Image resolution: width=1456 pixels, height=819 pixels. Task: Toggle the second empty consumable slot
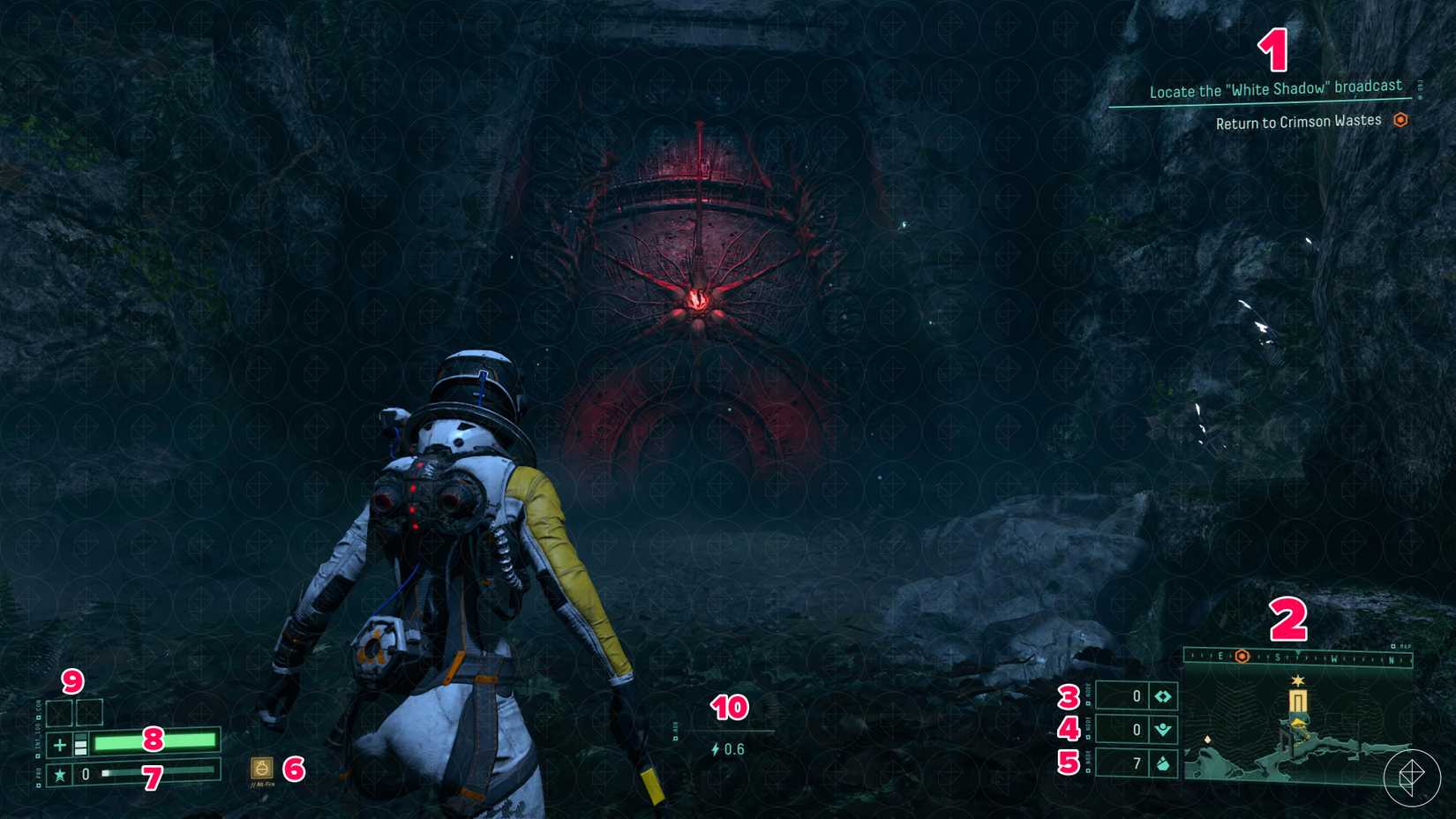pos(89,713)
